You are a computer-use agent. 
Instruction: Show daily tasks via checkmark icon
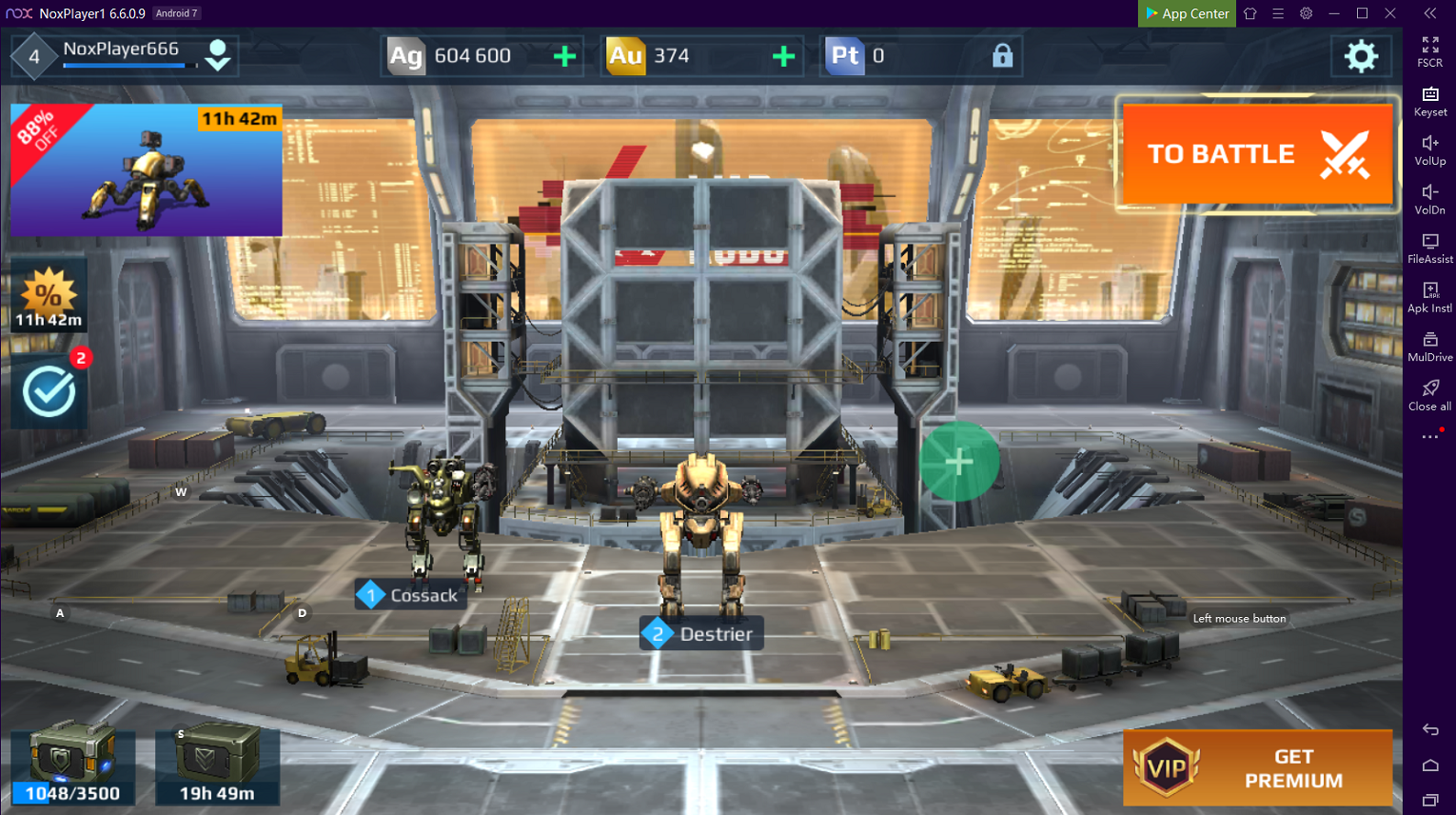point(49,390)
